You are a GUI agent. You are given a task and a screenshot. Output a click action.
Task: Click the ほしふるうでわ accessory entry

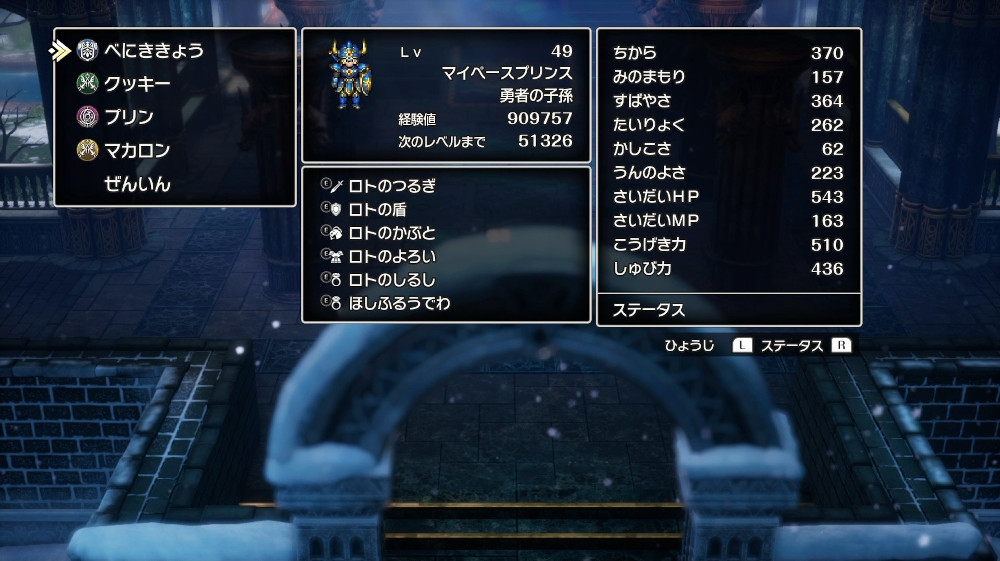point(399,303)
